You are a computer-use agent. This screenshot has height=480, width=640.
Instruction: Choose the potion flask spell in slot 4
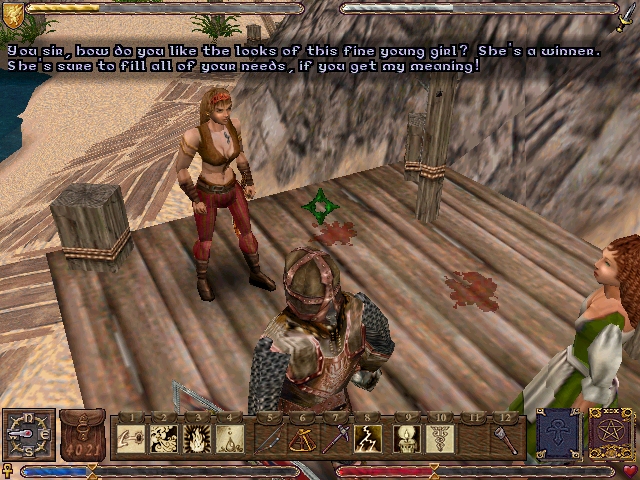233,438
